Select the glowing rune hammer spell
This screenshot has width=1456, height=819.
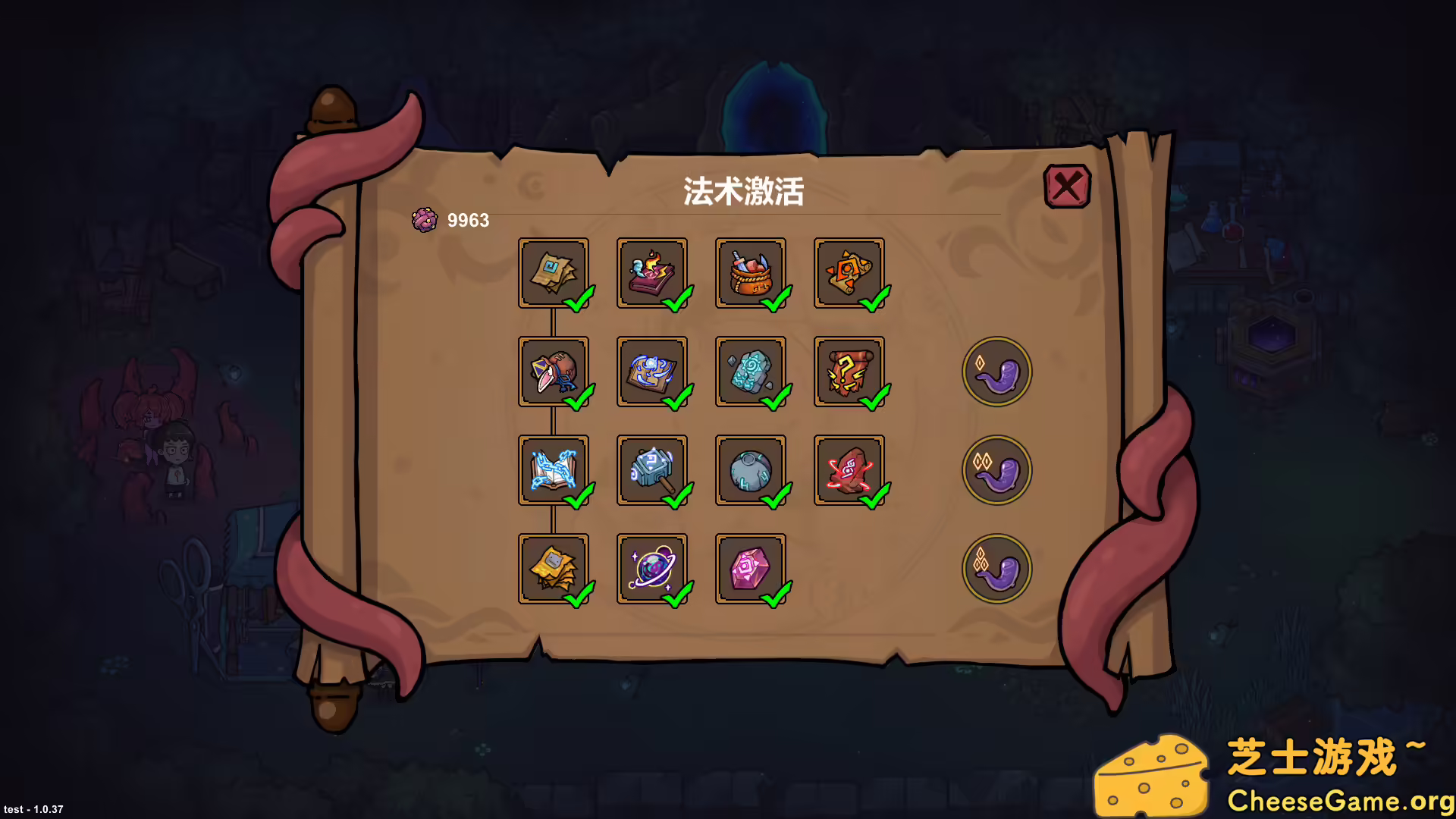click(654, 470)
